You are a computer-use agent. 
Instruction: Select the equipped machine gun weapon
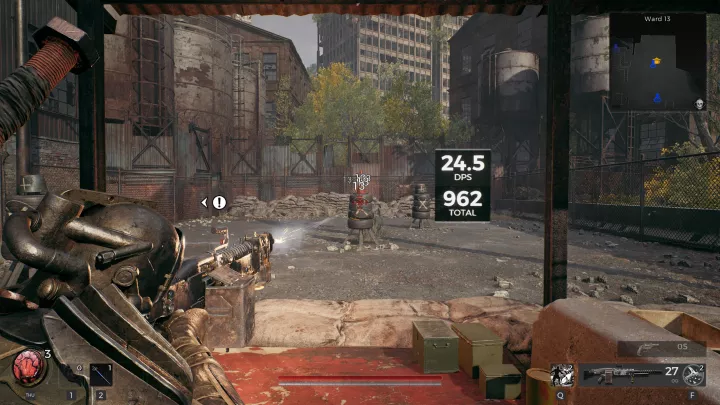click(x=617, y=375)
